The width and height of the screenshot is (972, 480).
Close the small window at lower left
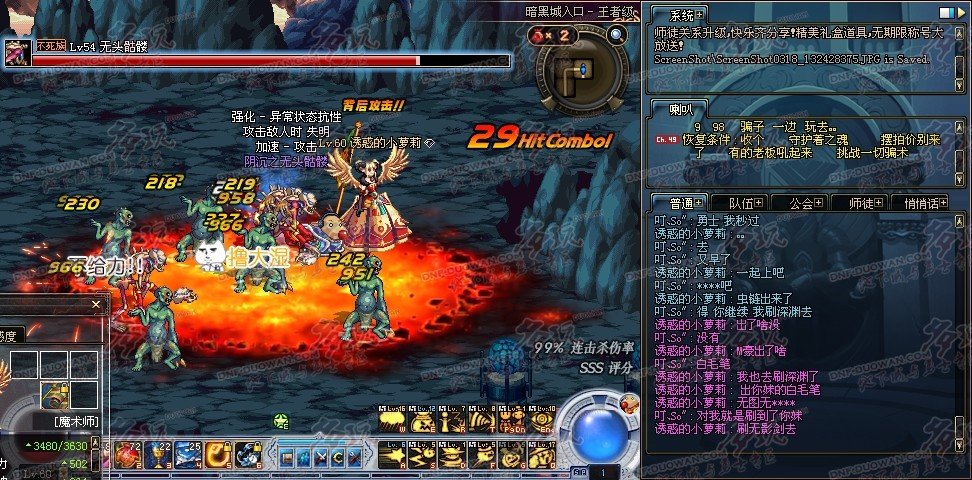95,305
